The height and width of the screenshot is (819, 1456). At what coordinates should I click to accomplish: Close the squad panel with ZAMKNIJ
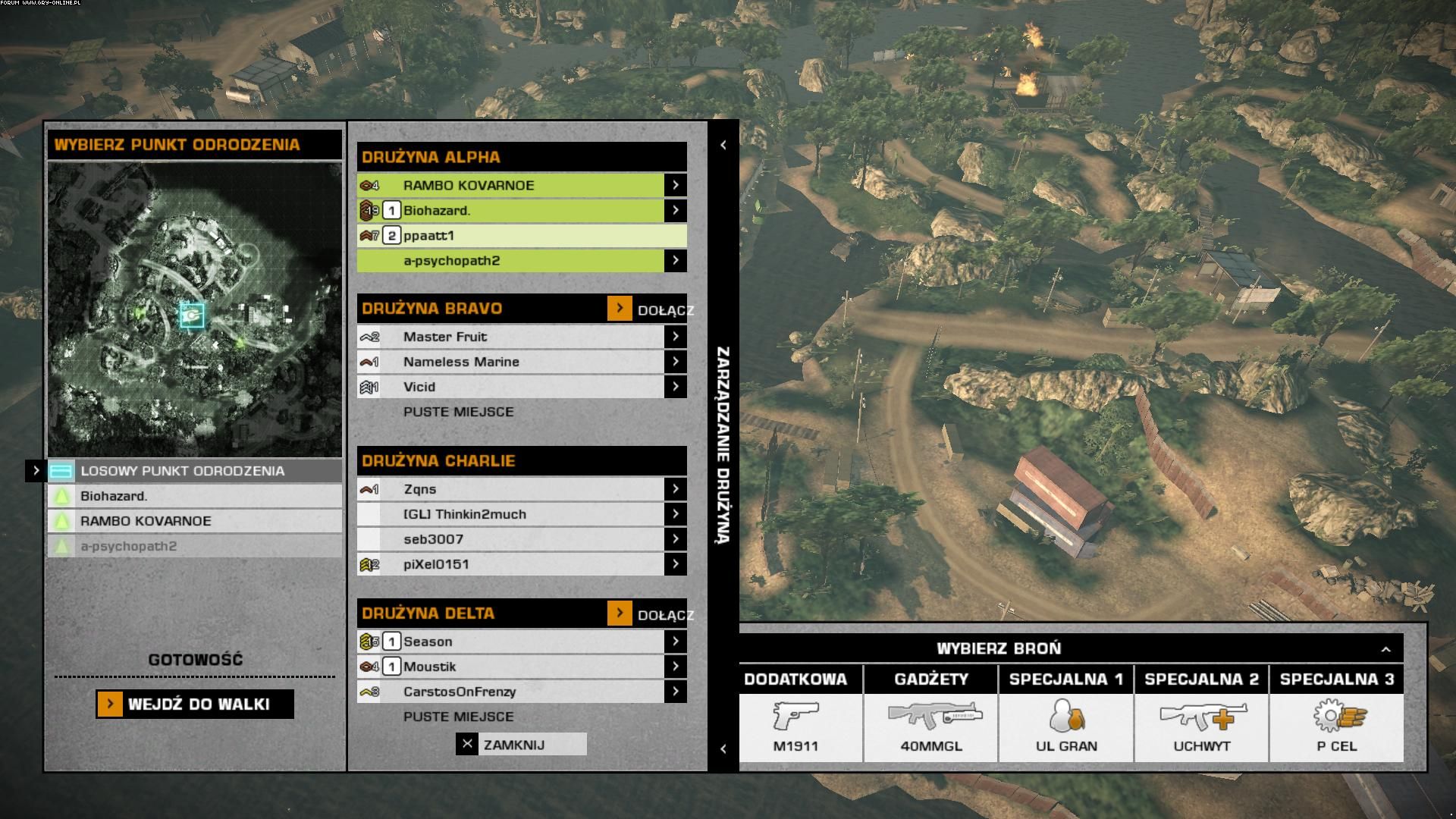[x=521, y=745]
